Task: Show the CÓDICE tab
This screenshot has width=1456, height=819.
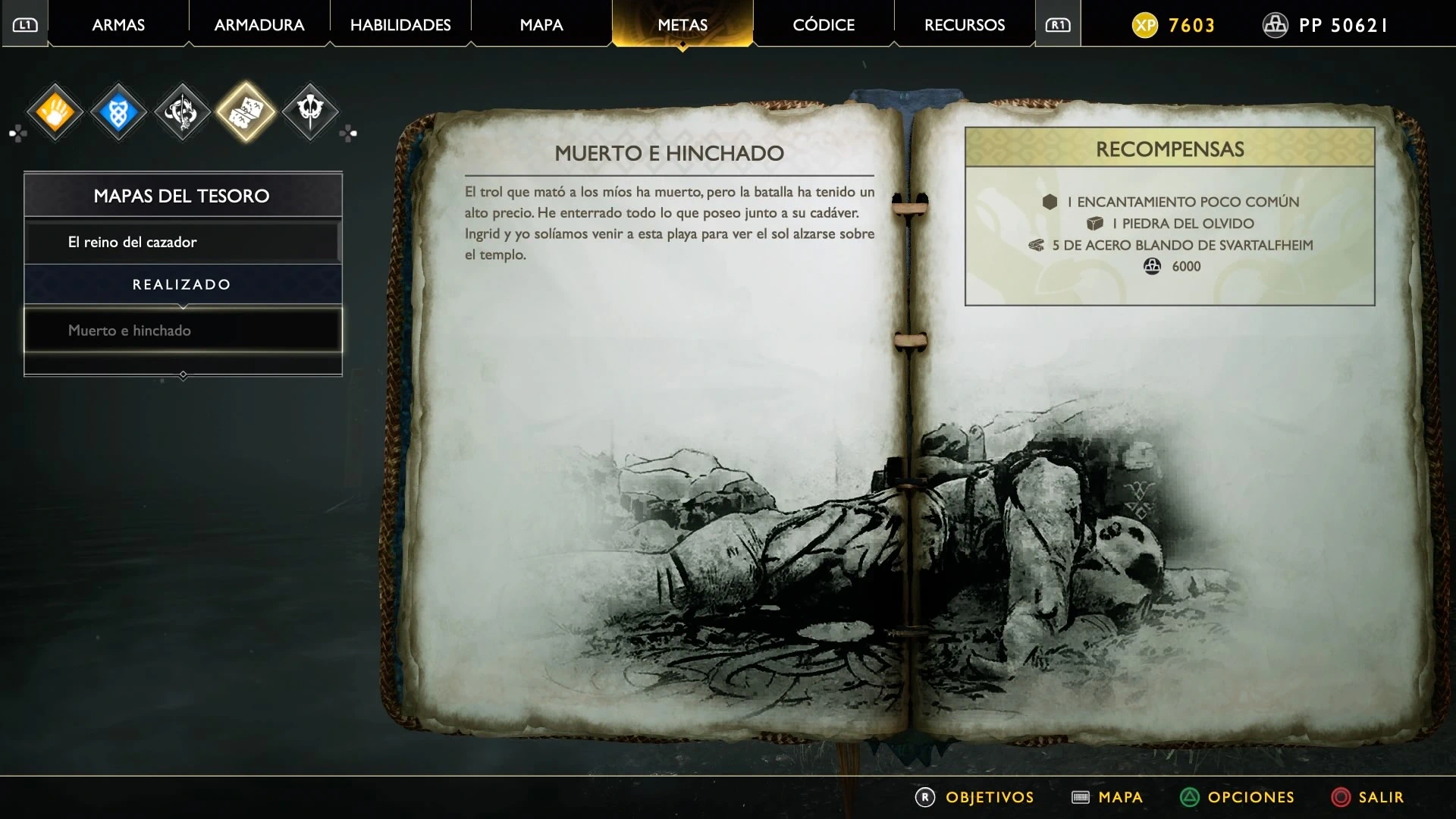Action: coord(824,25)
